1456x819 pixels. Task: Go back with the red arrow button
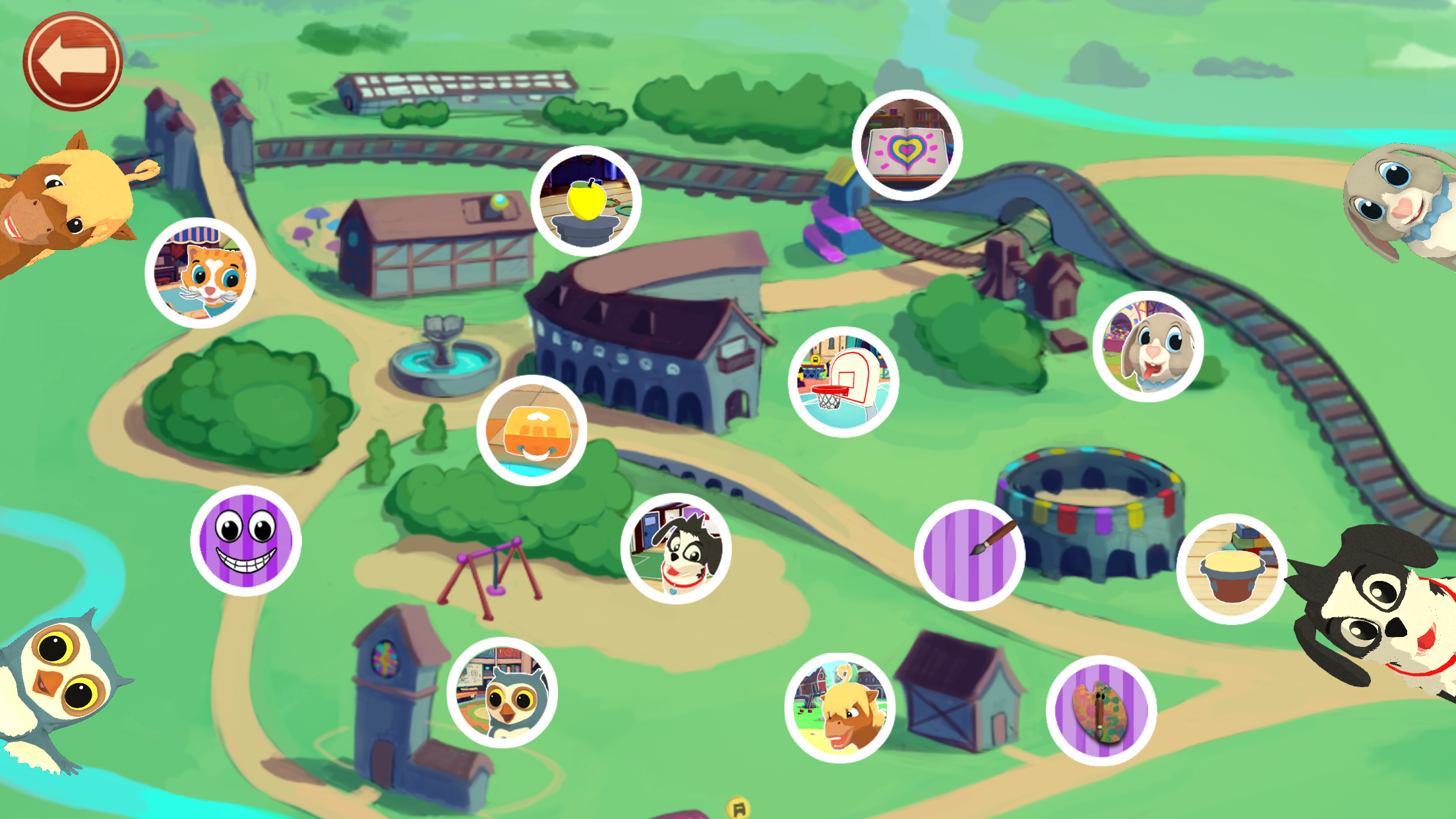click(73, 61)
